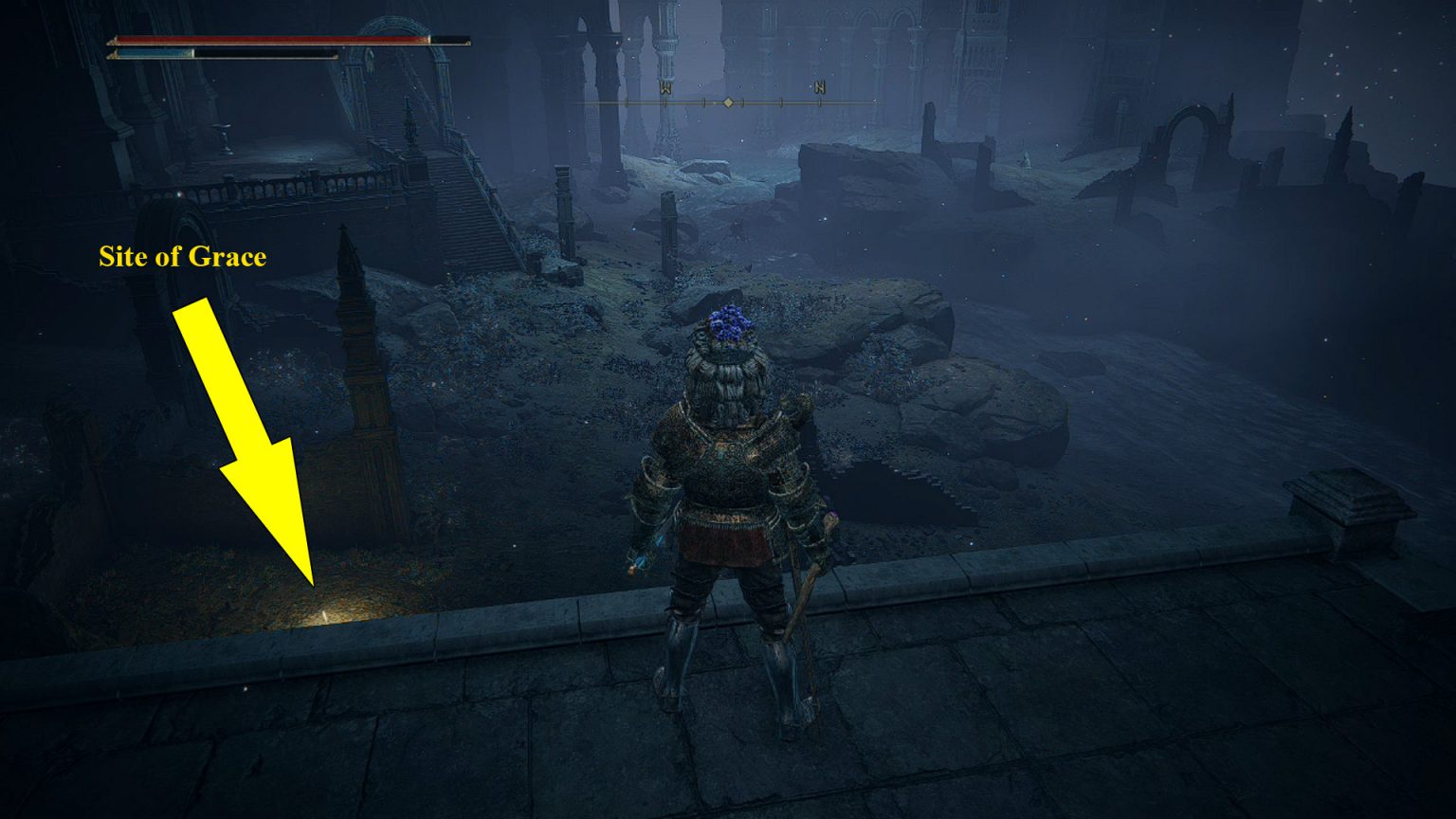Viewport: 1456px width, 819px height.
Task: Click the small tick mark left of compass diamond
Action: [x=703, y=102]
